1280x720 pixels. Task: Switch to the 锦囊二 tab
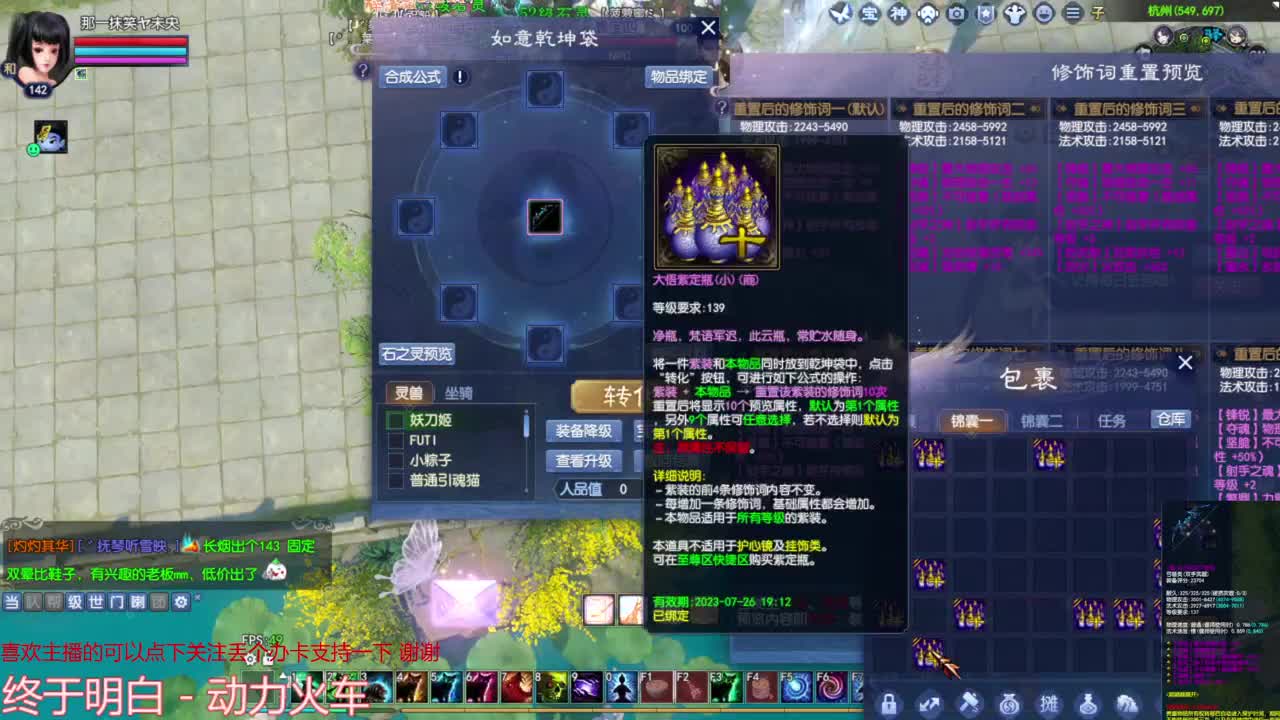1043,421
